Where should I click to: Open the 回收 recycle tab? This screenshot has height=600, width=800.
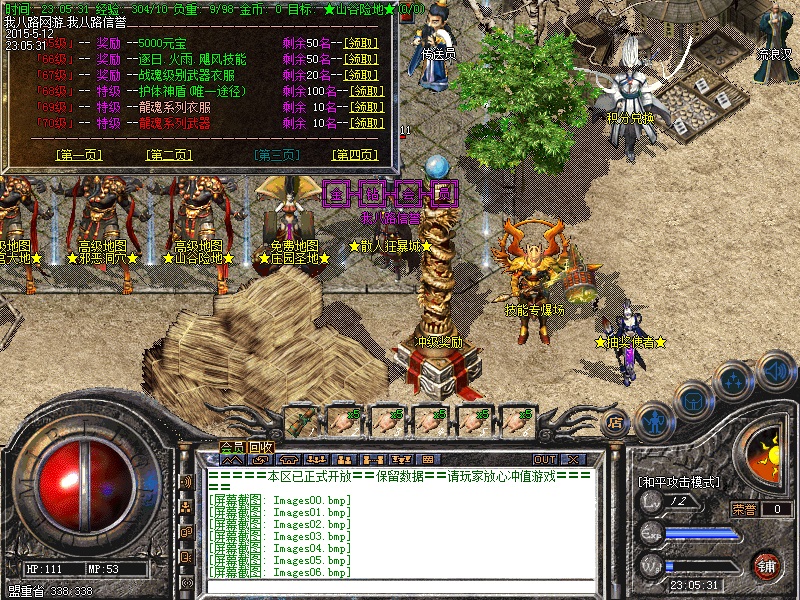[x=262, y=447]
